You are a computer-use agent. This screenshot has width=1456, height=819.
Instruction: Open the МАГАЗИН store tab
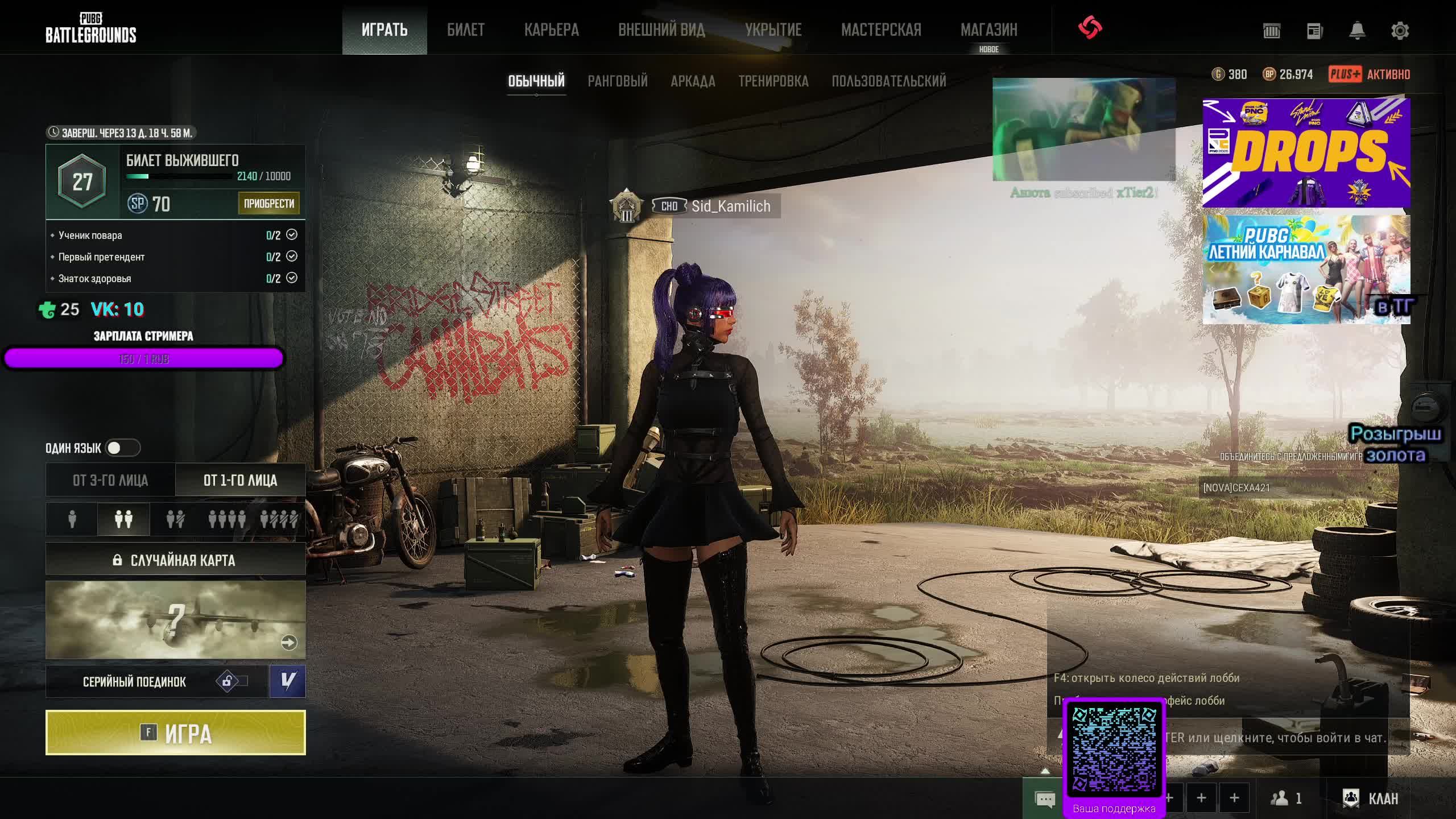pos(988,30)
